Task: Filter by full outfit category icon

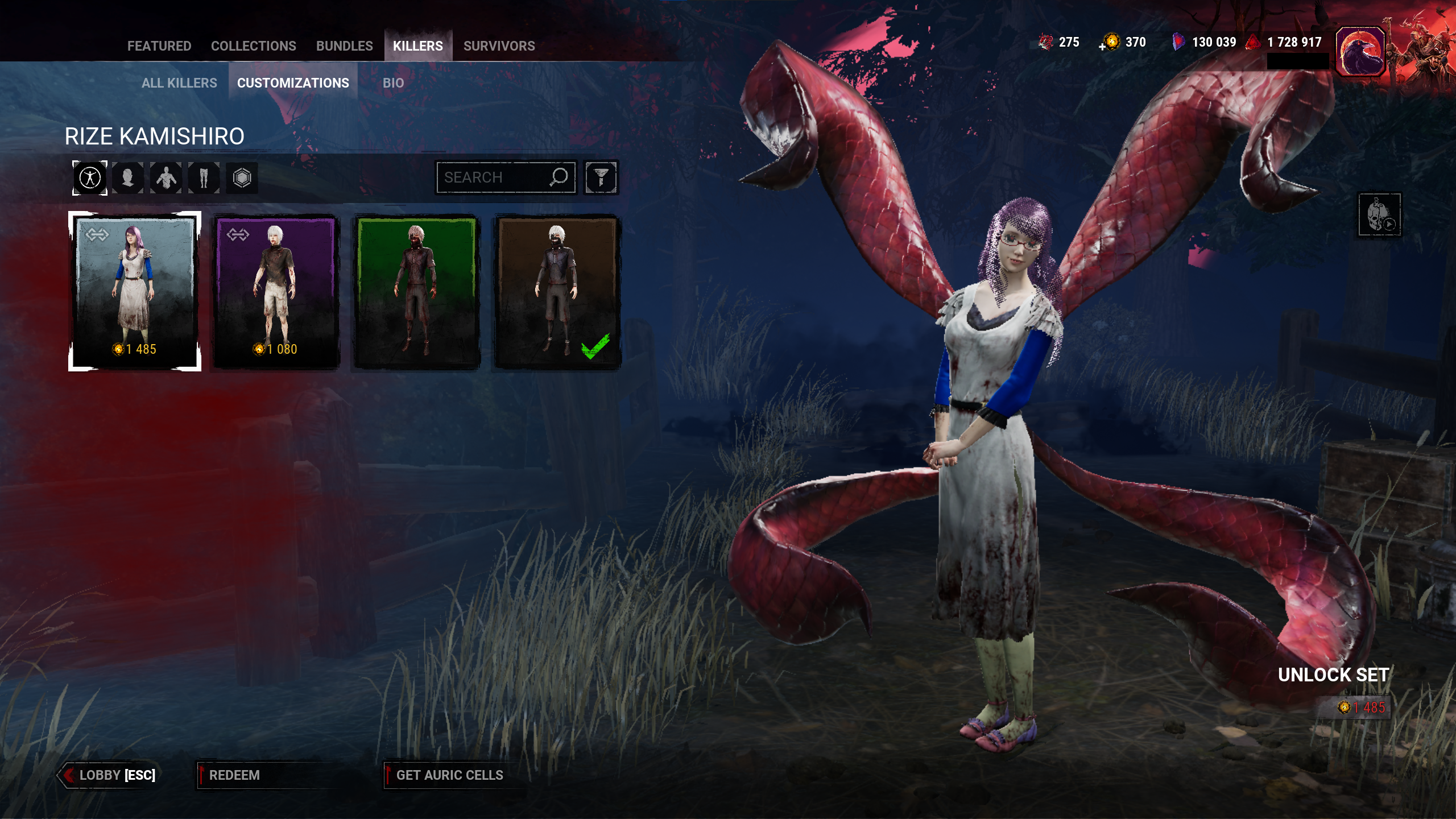Action: 90,178
